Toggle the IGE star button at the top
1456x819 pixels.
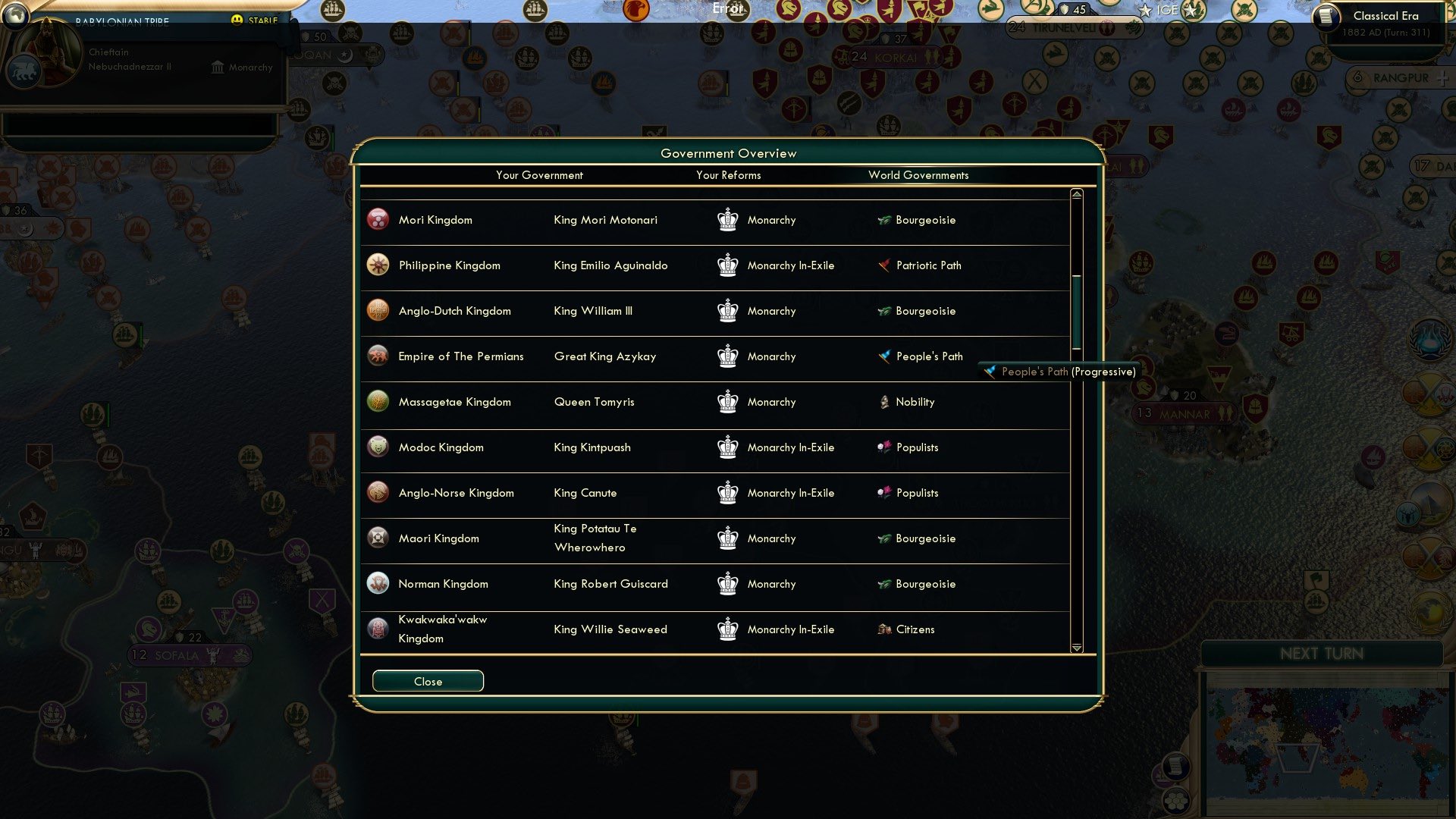pos(1146,10)
